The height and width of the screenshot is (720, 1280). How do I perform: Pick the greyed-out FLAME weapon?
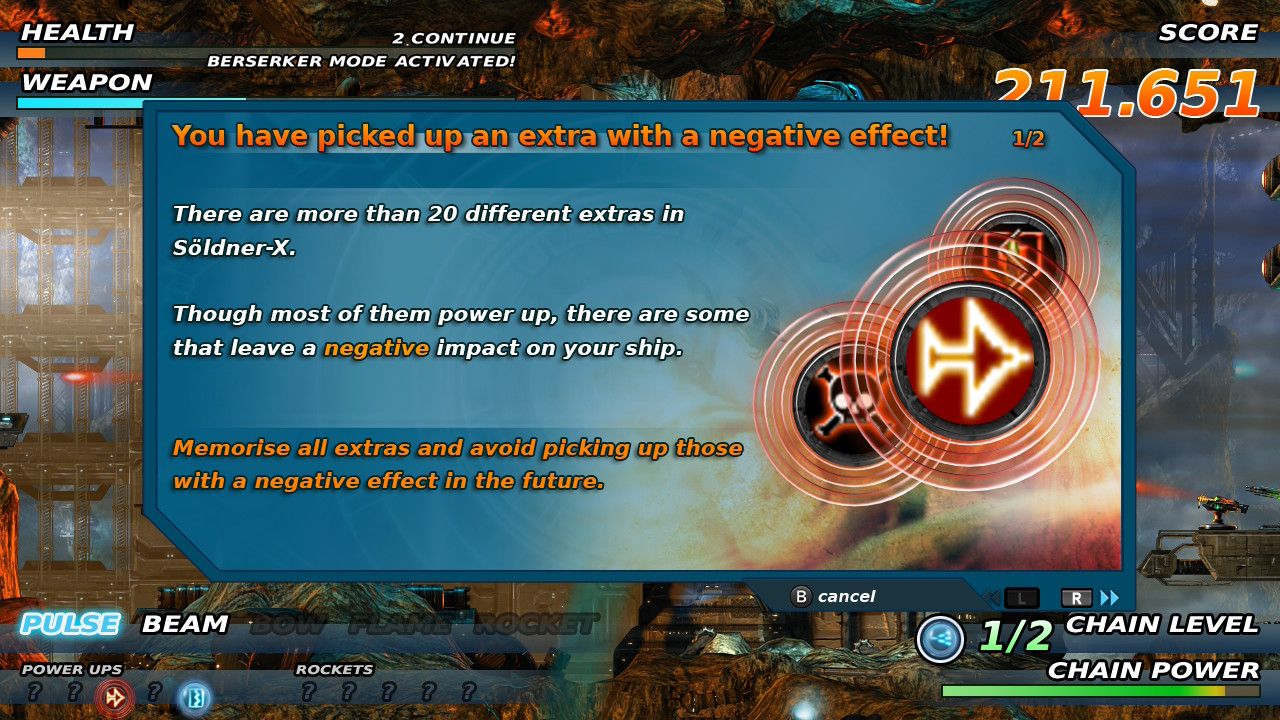tap(400, 626)
